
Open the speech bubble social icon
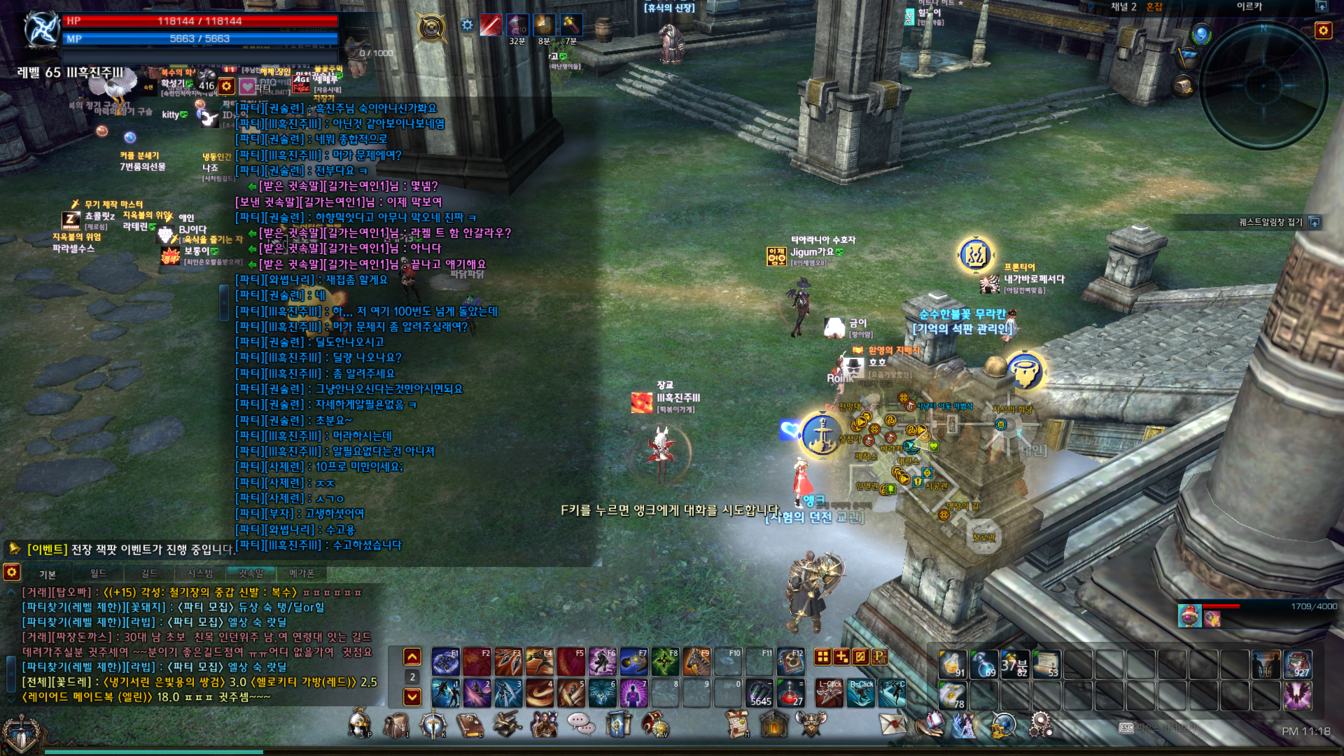581,724
